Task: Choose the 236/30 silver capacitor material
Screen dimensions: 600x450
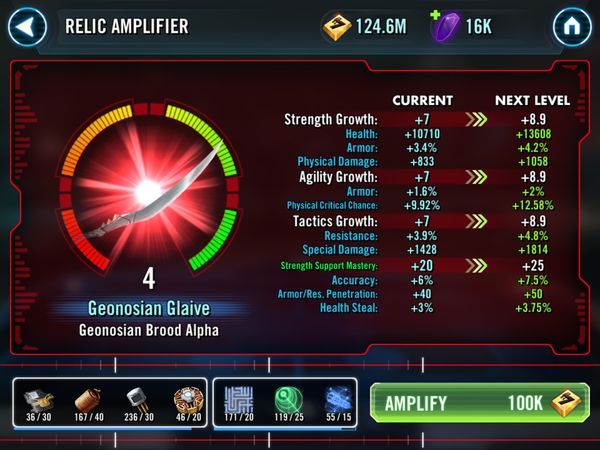Action: pyautogui.click(x=137, y=402)
